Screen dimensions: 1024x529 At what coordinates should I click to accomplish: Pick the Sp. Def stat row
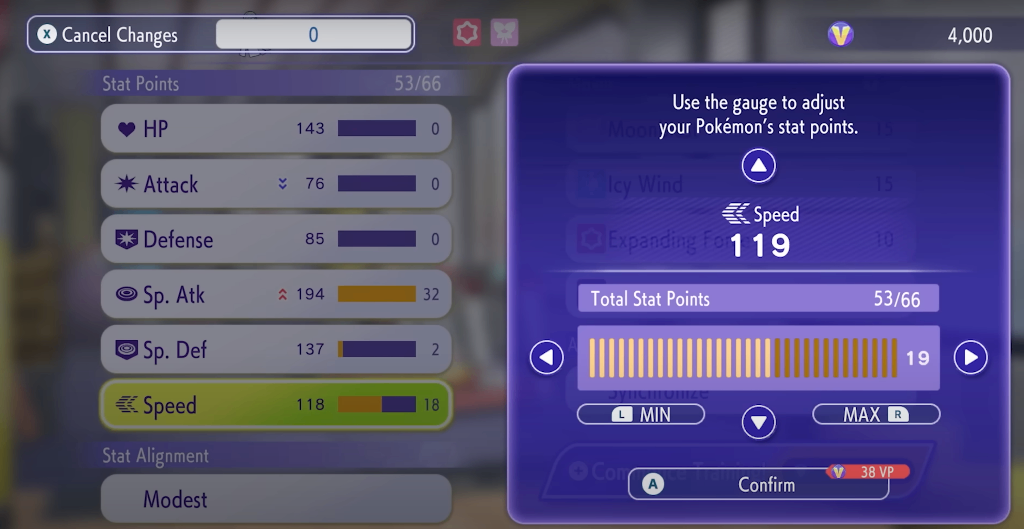[x=275, y=349]
